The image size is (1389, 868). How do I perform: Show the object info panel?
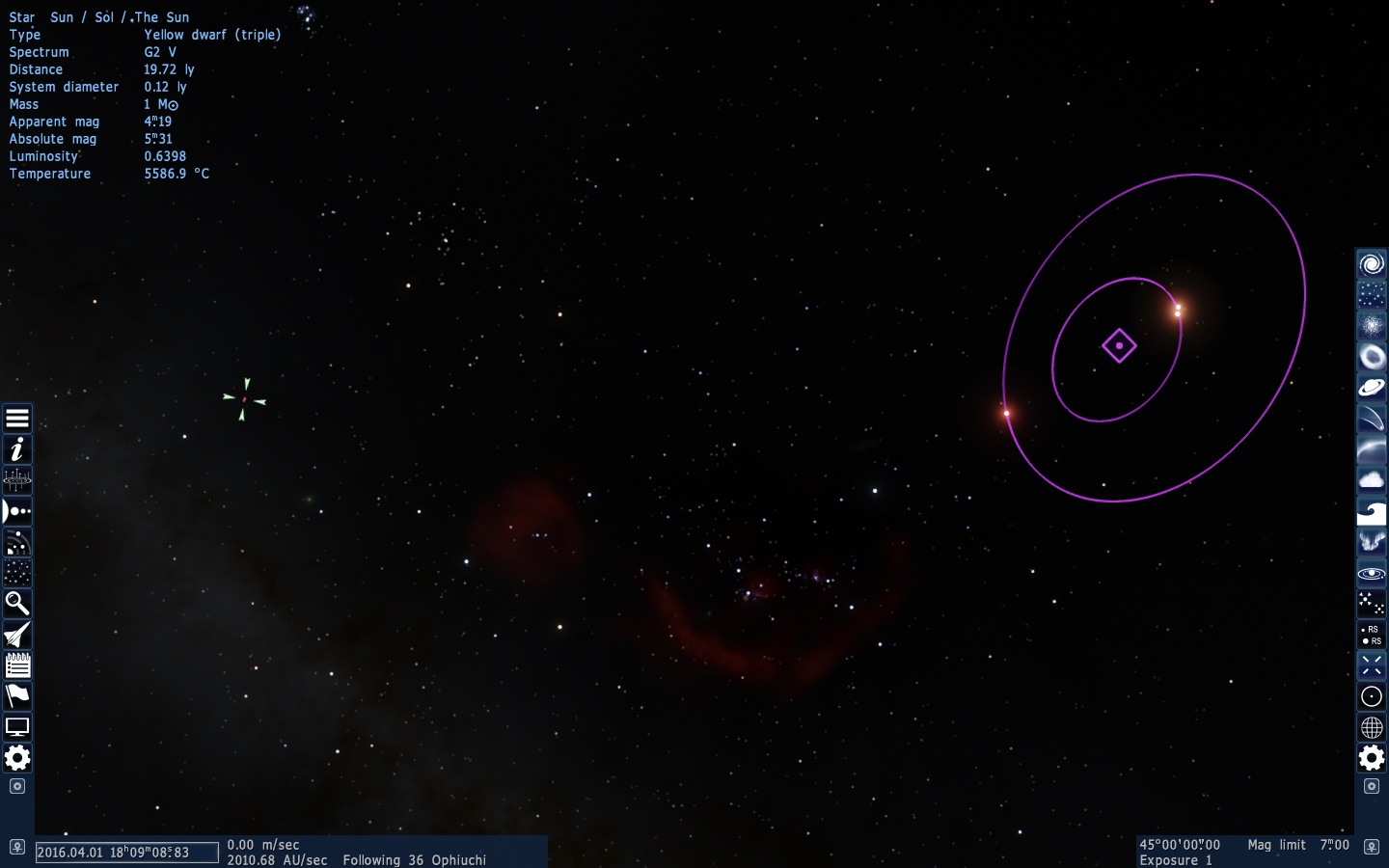[x=17, y=449]
